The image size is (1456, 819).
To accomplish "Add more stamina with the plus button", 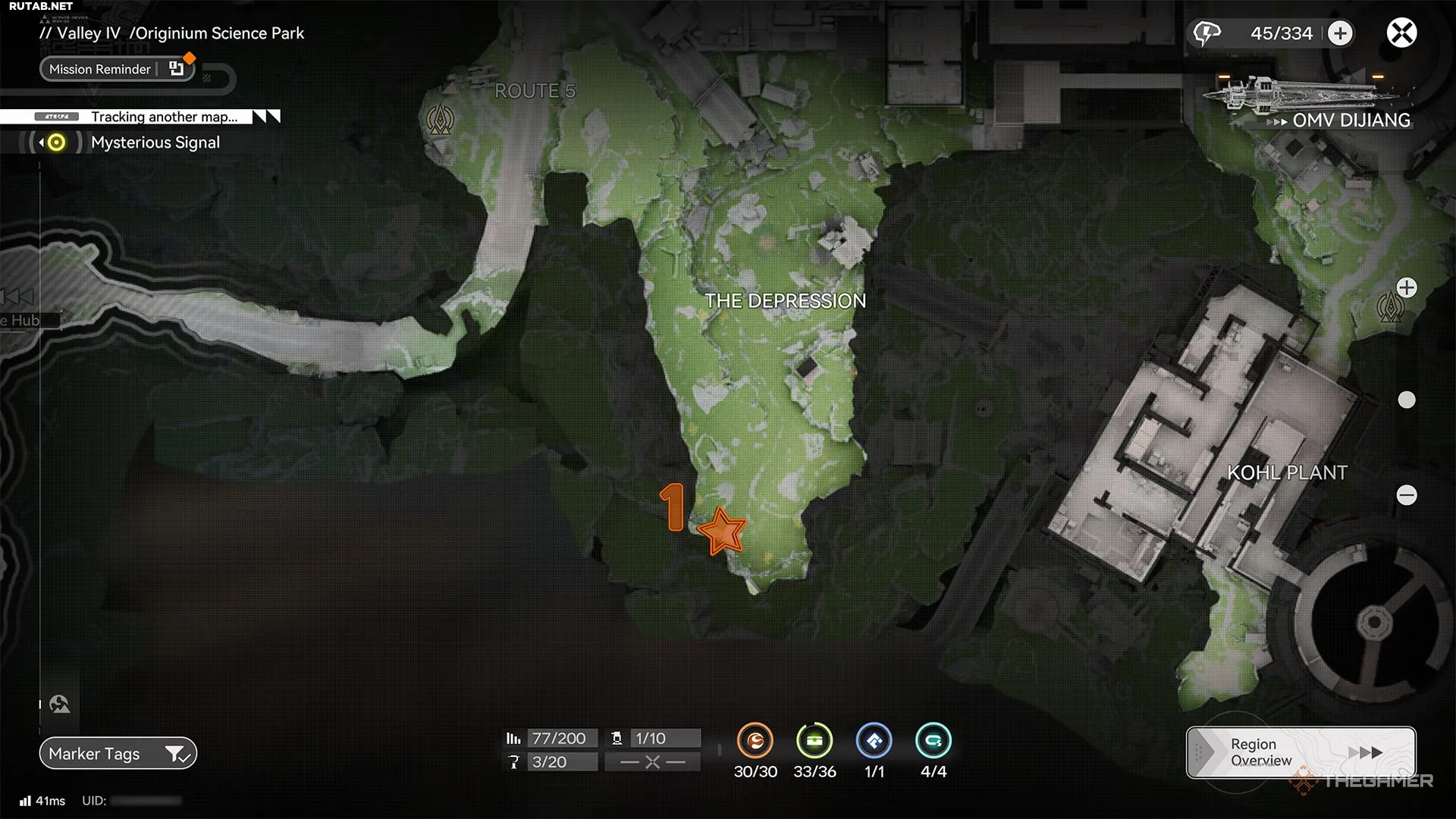I will [x=1340, y=33].
